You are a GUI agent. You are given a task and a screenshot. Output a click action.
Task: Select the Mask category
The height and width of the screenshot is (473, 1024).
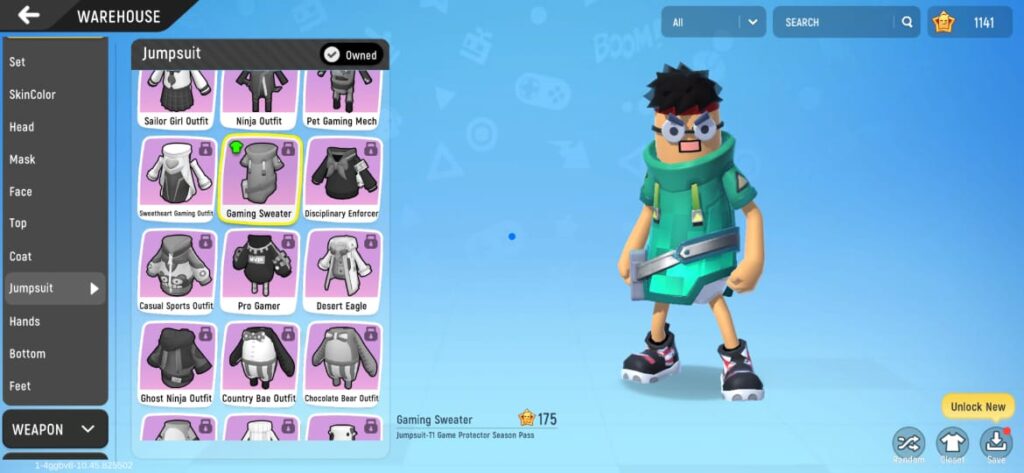22,160
